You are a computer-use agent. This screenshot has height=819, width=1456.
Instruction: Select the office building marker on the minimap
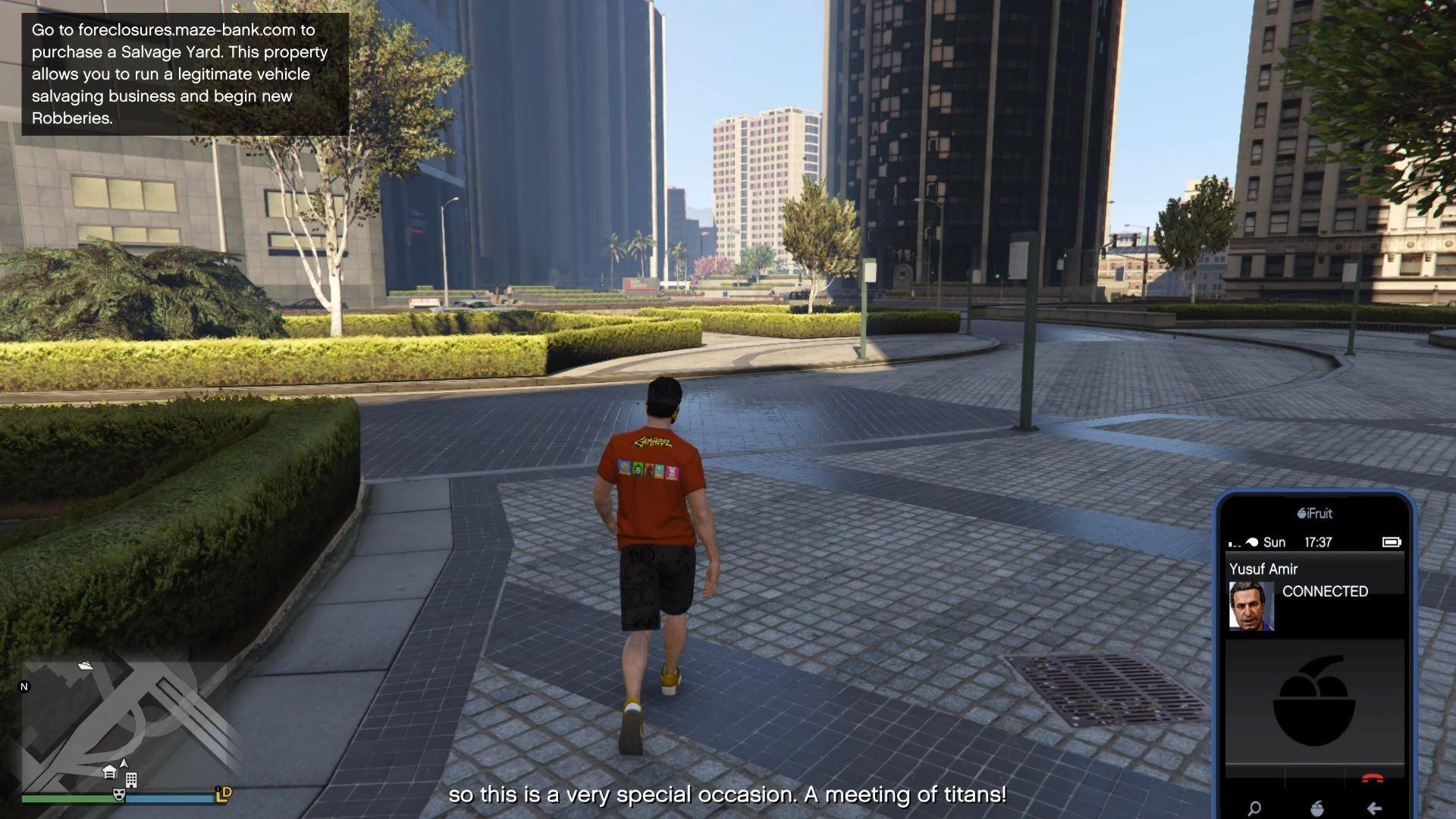pos(131,780)
